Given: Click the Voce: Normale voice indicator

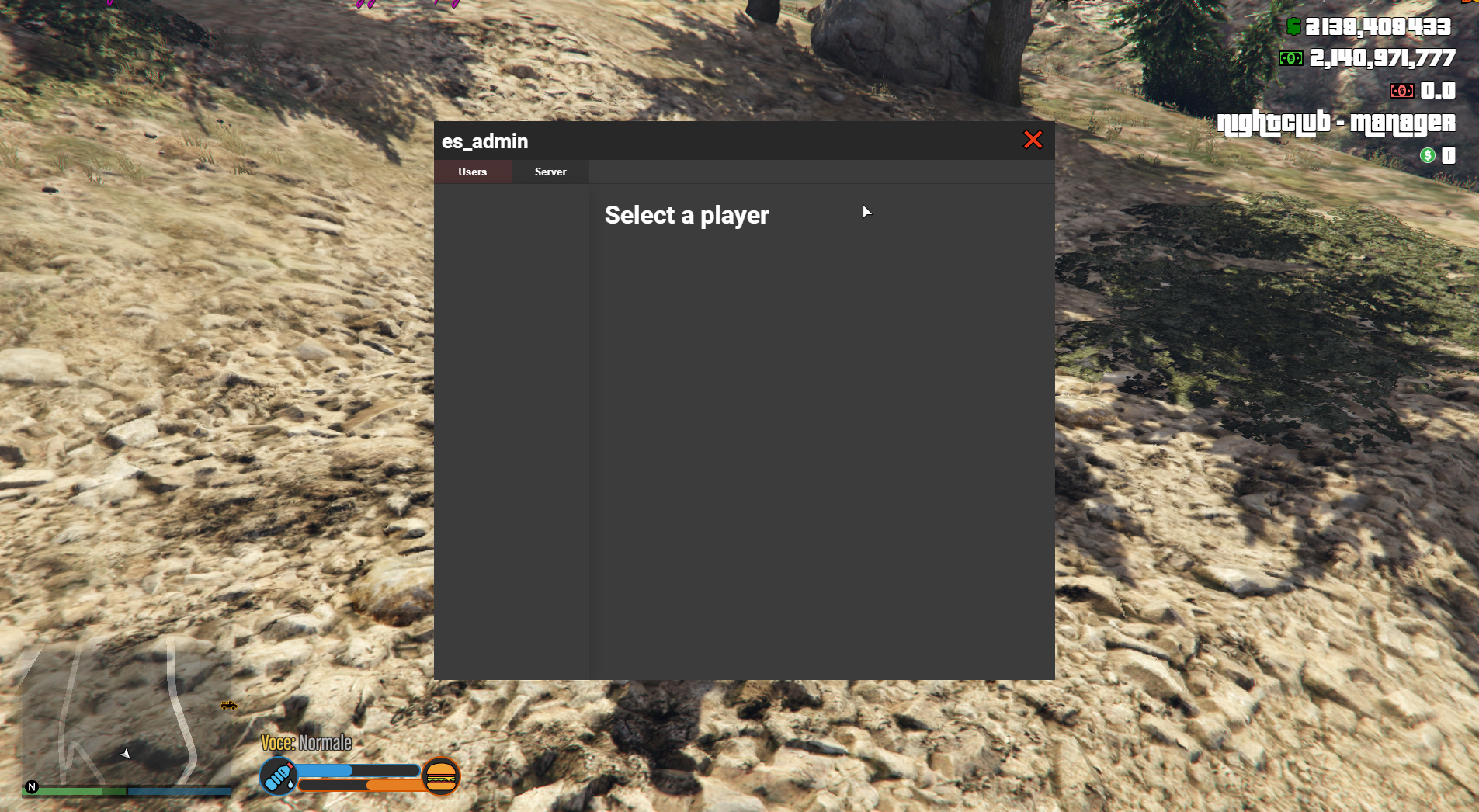Looking at the screenshot, I should point(306,742).
